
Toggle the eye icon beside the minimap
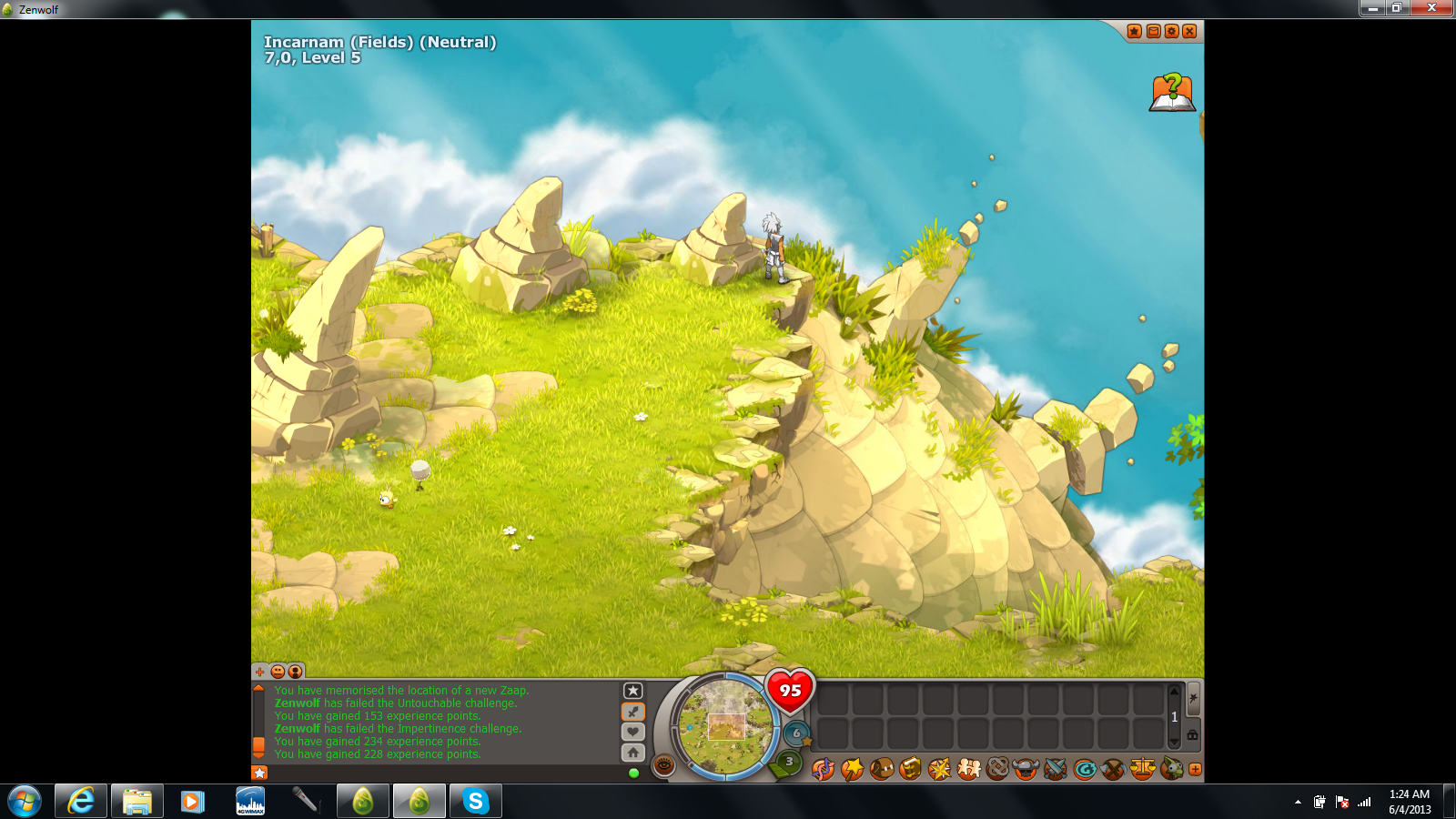tap(664, 765)
